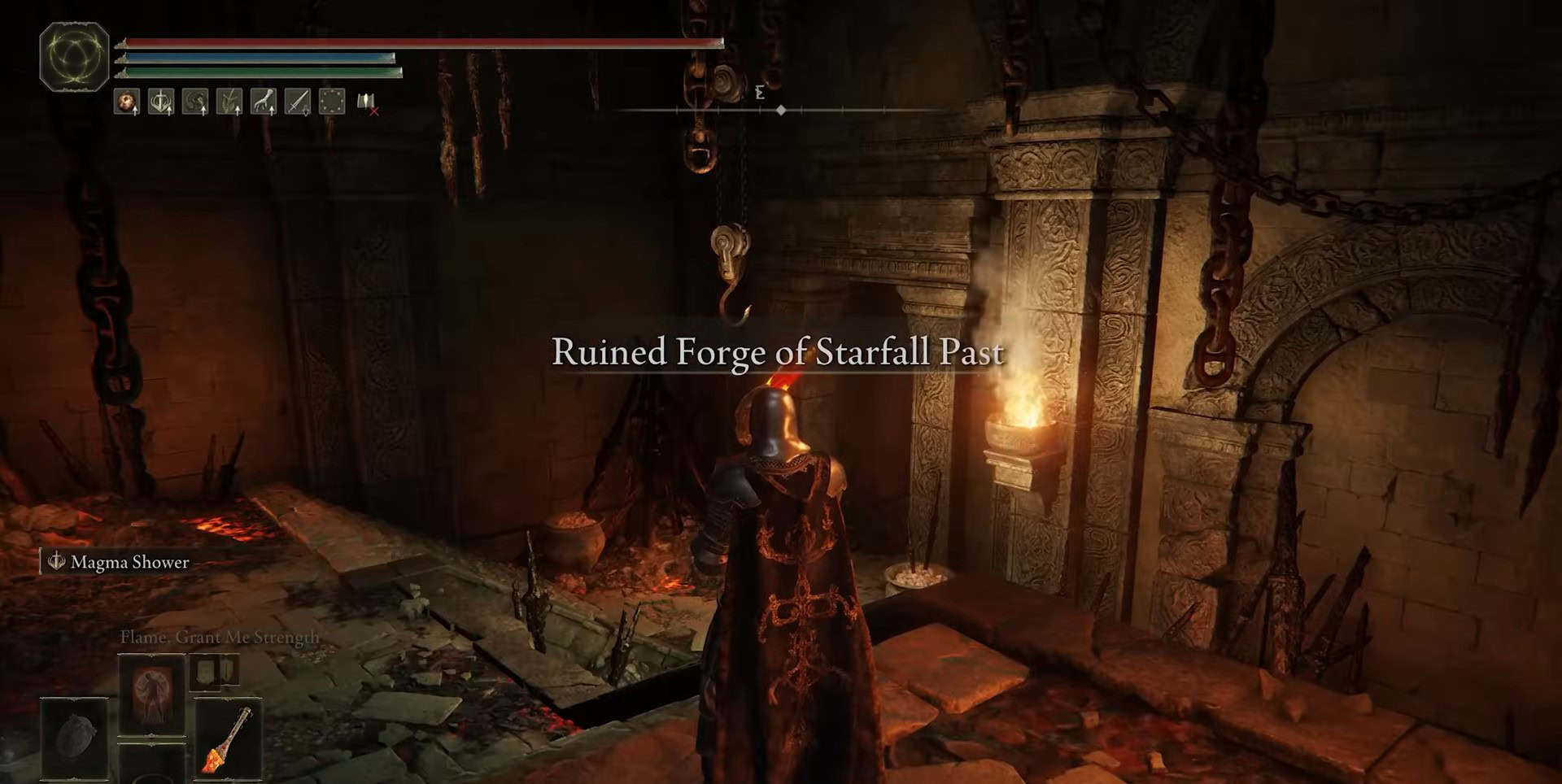Choose the flaming hammer weapon slot
1562x784 pixels.
point(229,738)
